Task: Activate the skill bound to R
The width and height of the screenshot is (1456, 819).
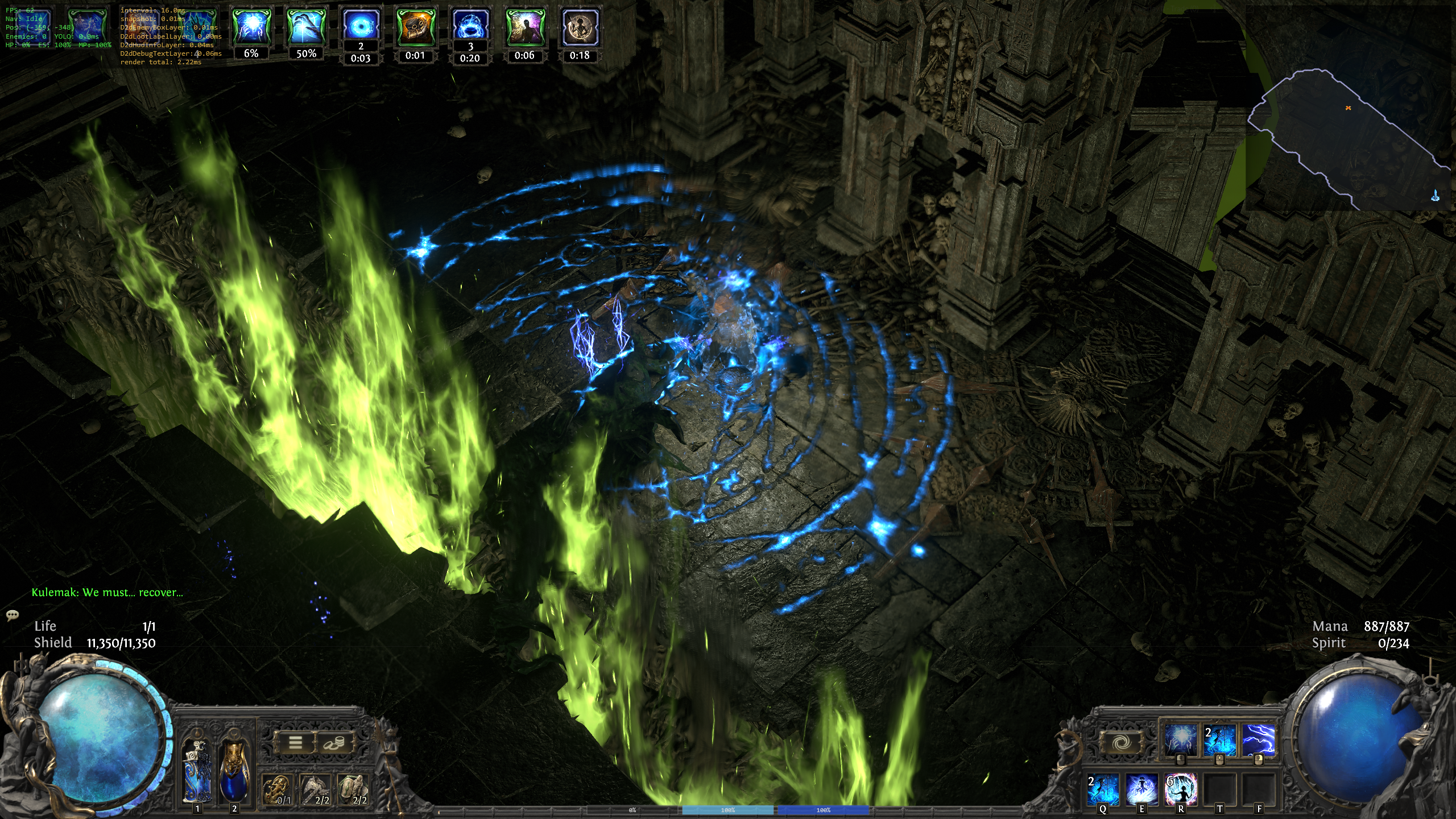Action: (1181, 789)
